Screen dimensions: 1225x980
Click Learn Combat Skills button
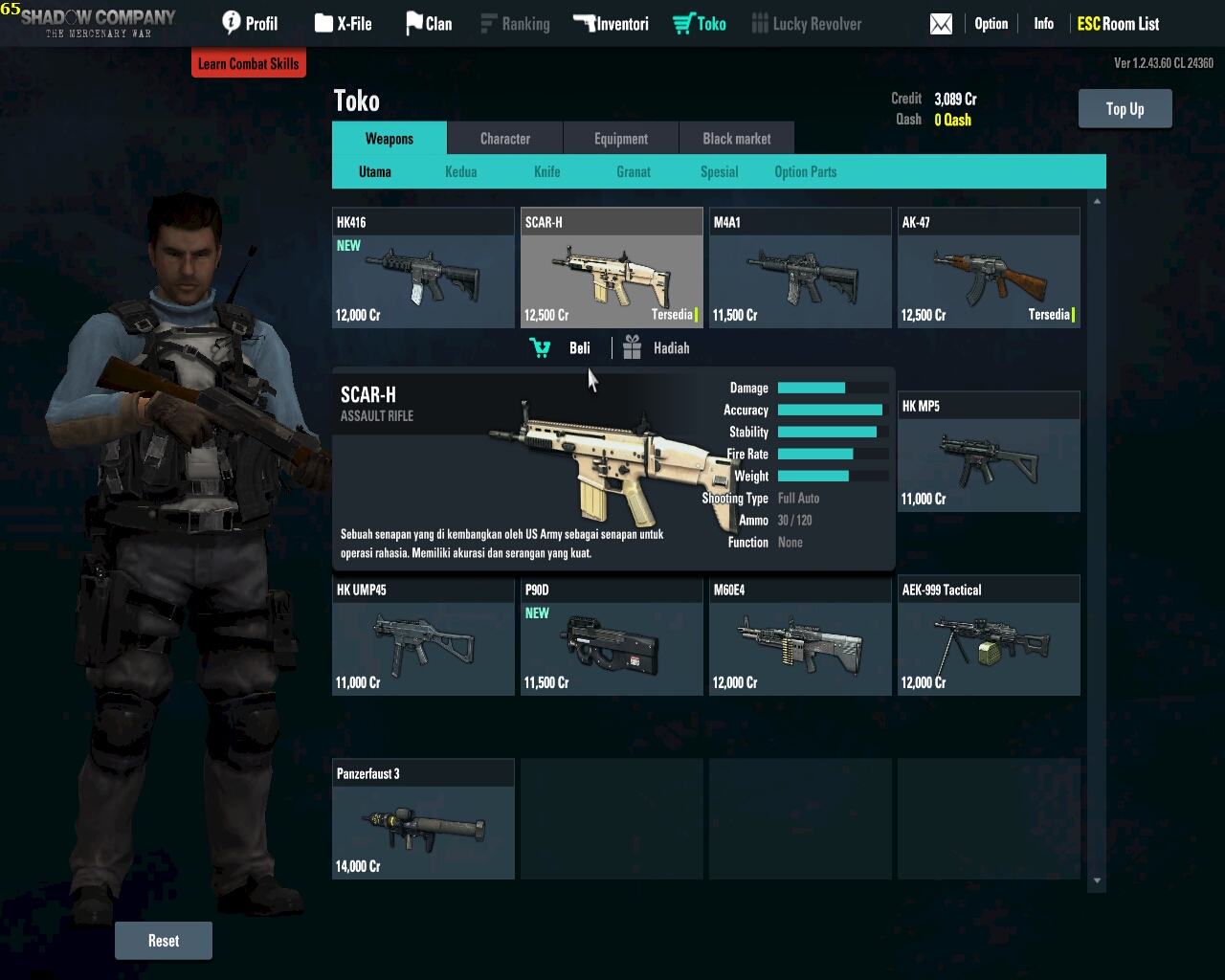(249, 64)
